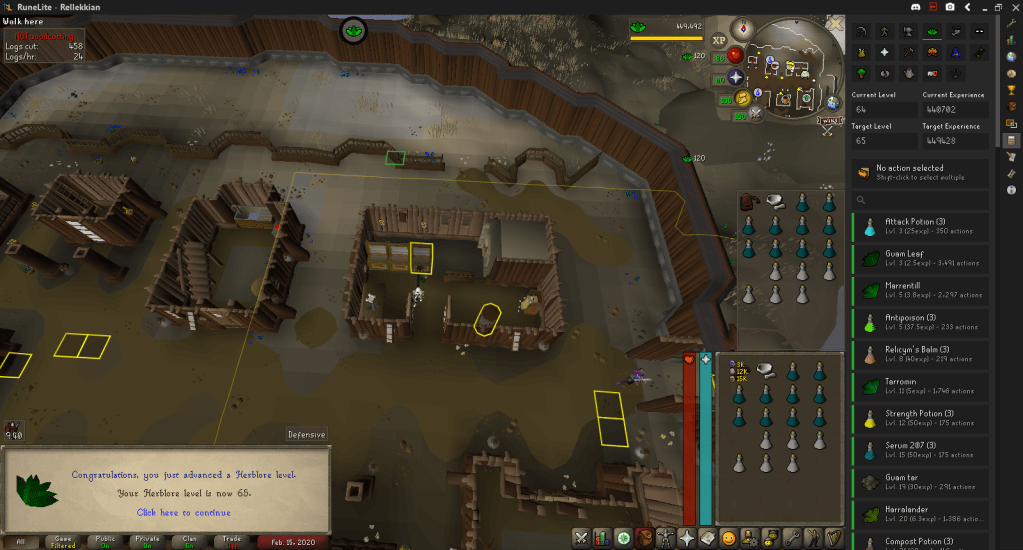The height and width of the screenshot is (550, 1023).
Task: Select the Public chat filter tab
Action: click(105, 541)
